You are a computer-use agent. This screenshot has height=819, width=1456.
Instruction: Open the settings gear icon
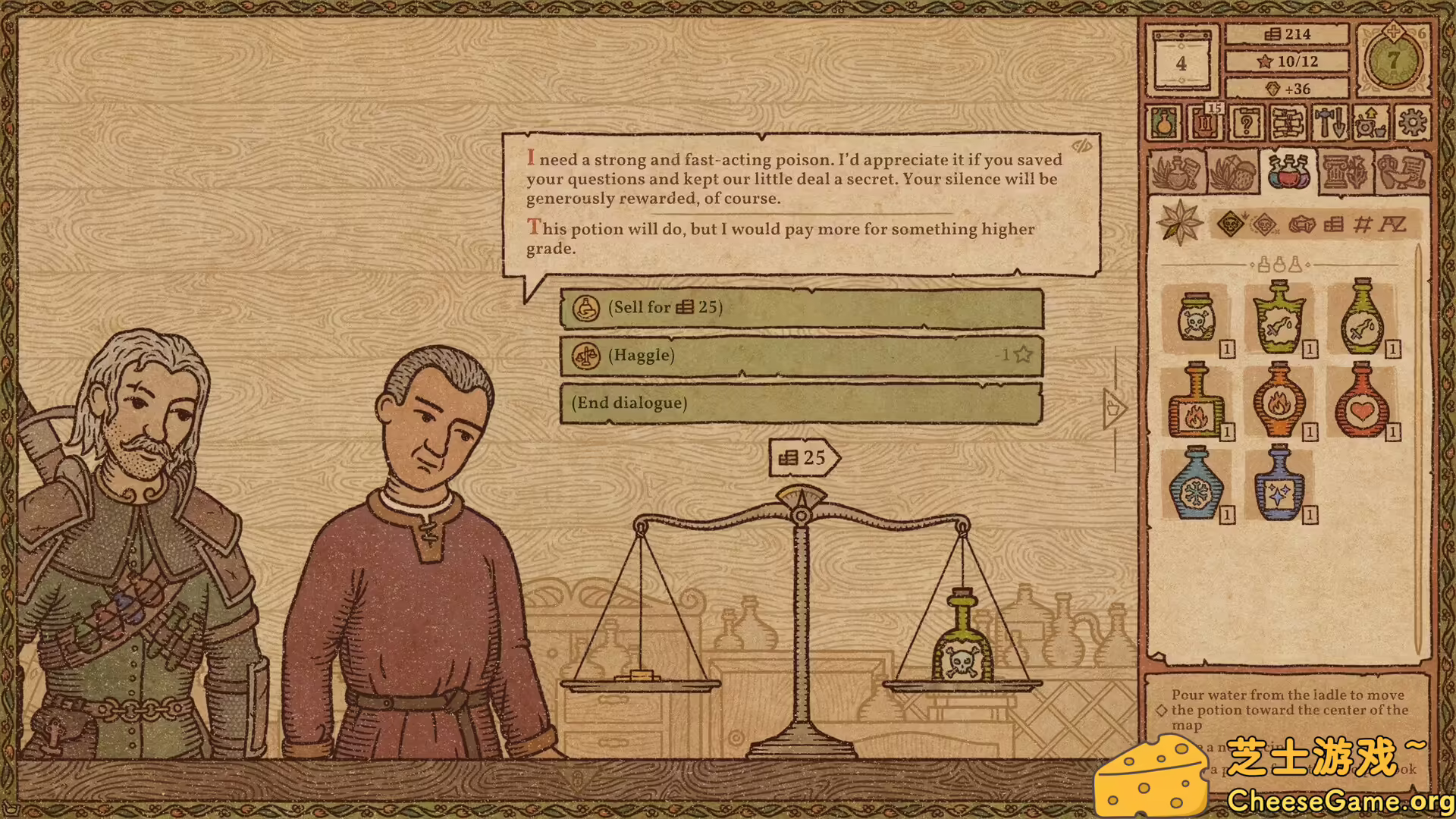coord(1411,124)
